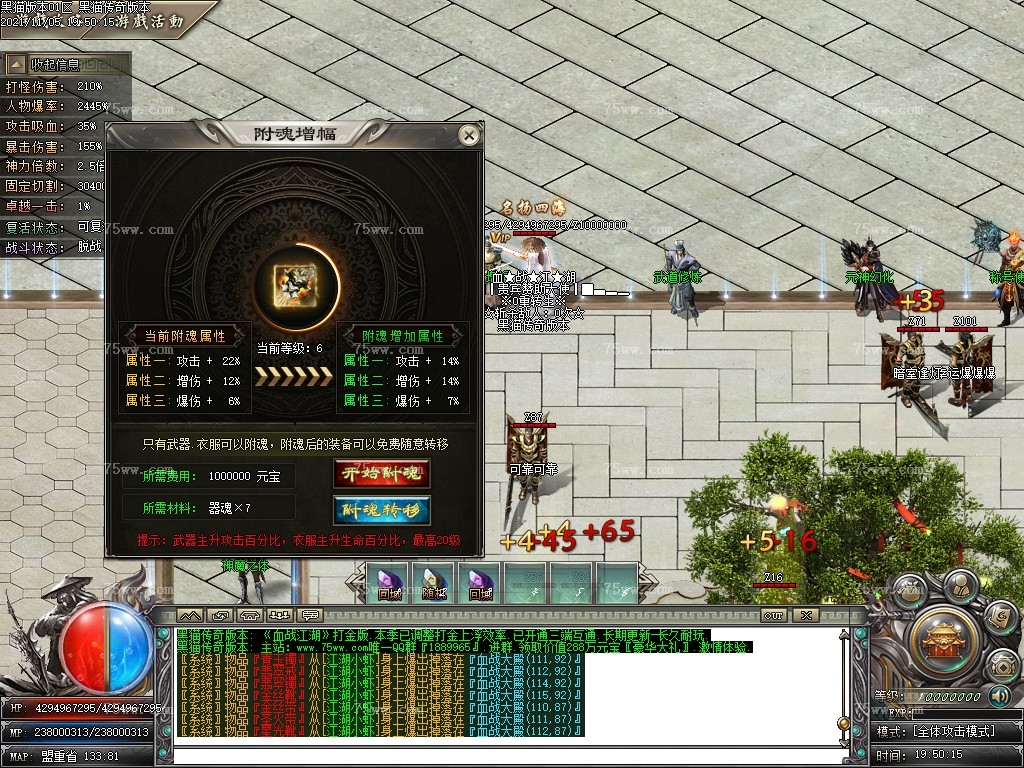Click the round coin emblem icon
This screenshot has width=1024, height=768.
[x=1003, y=665]
